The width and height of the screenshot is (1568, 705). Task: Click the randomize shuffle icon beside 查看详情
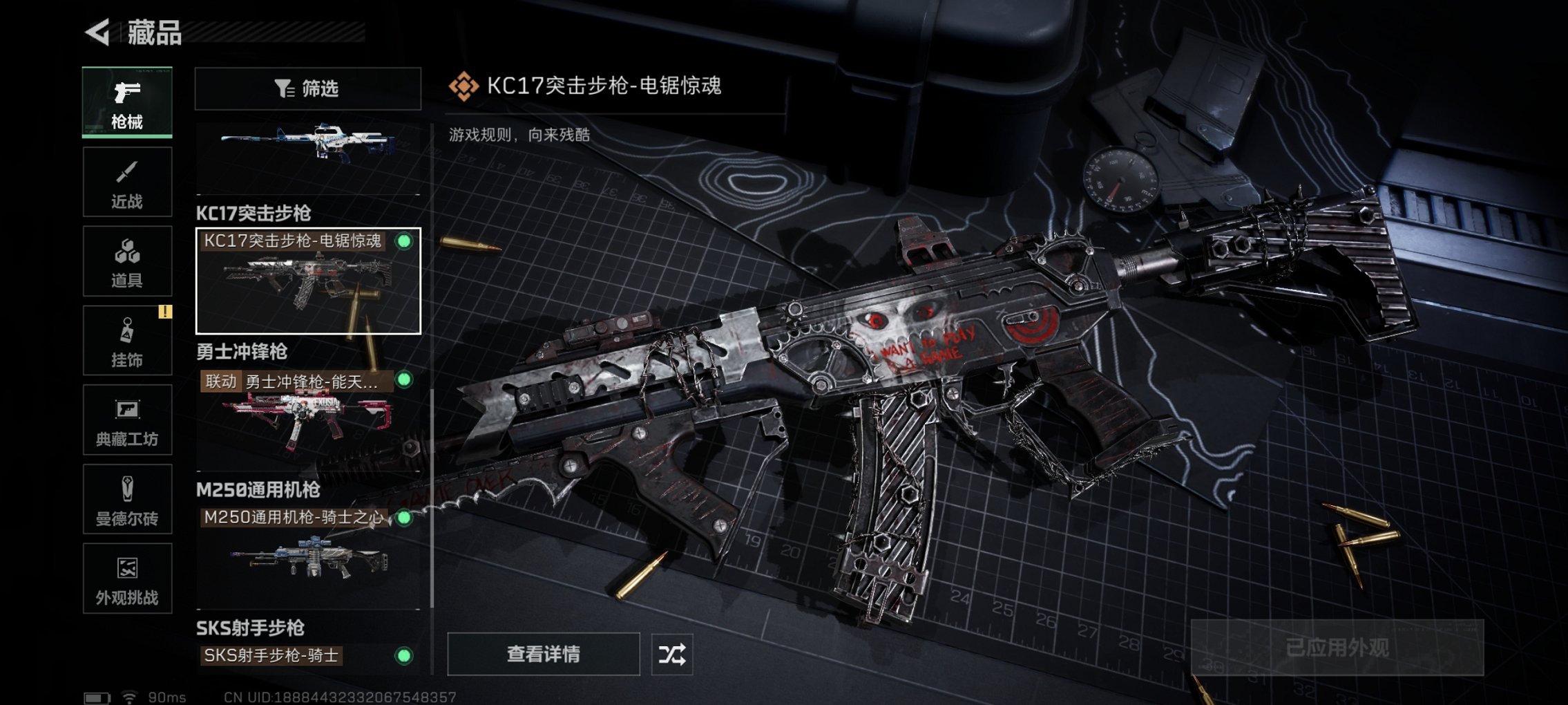click(672, 654)
